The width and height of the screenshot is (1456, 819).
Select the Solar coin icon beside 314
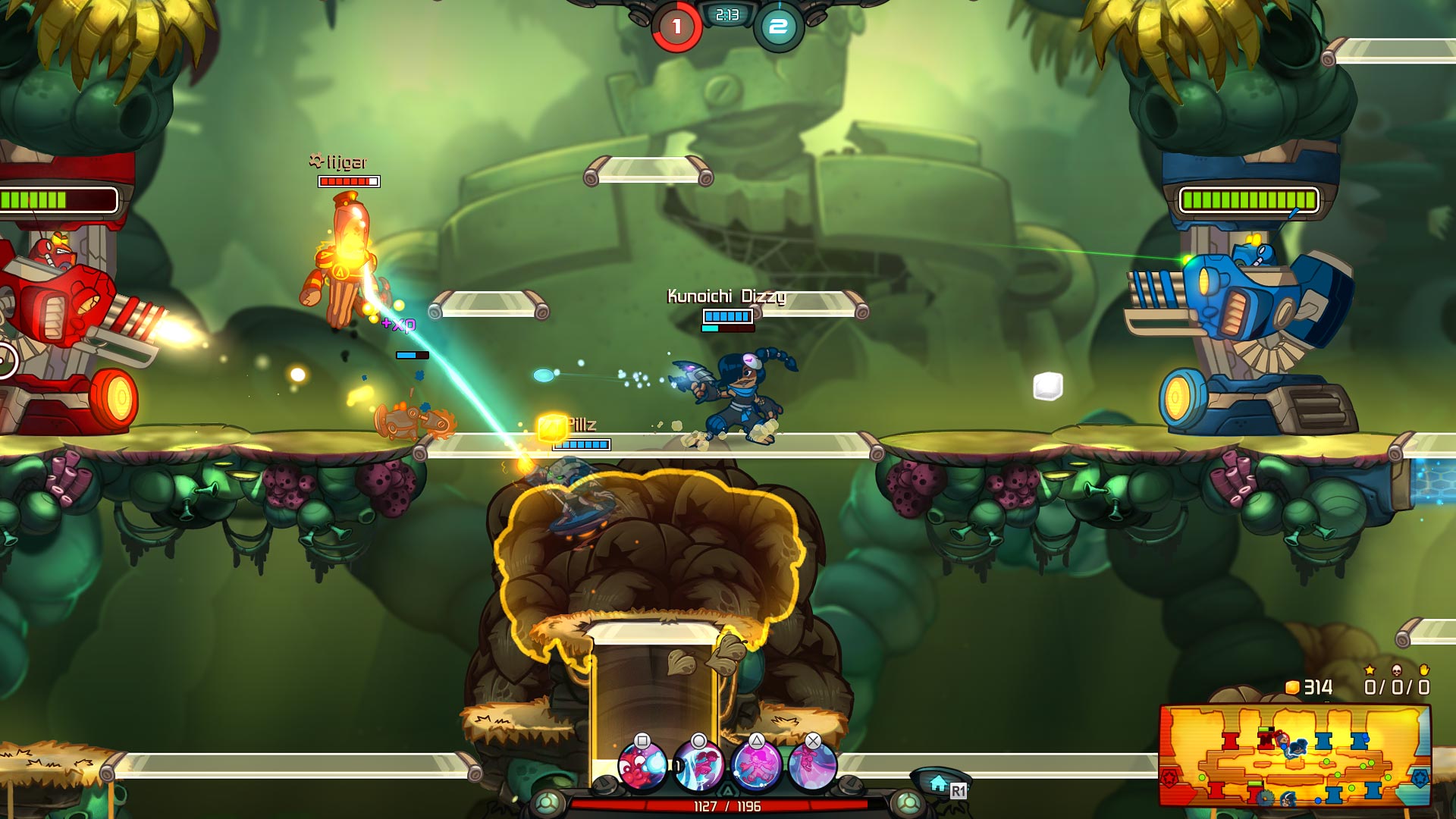[1292, 688]
